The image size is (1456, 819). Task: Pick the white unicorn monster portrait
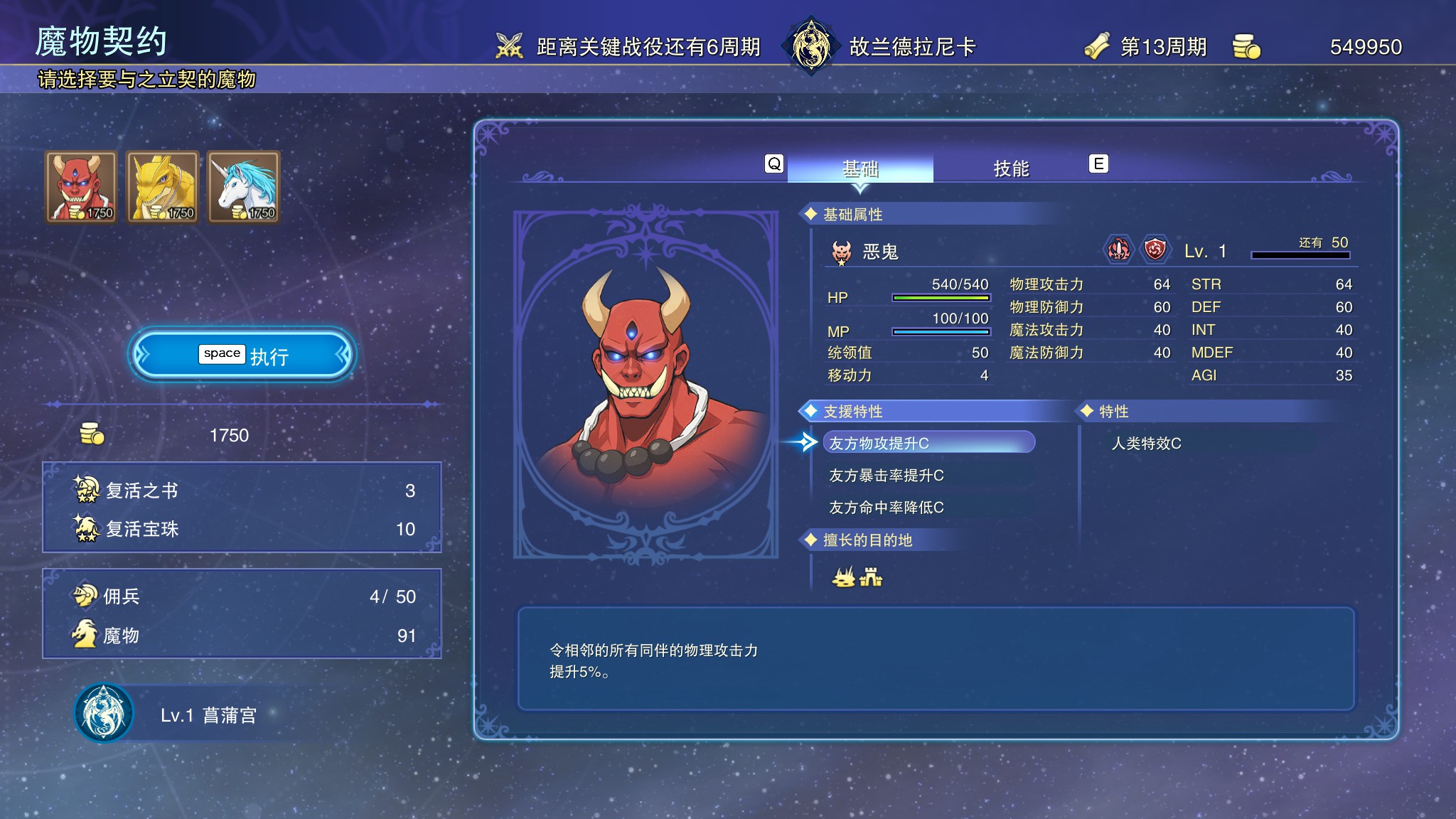click(243, 187)
